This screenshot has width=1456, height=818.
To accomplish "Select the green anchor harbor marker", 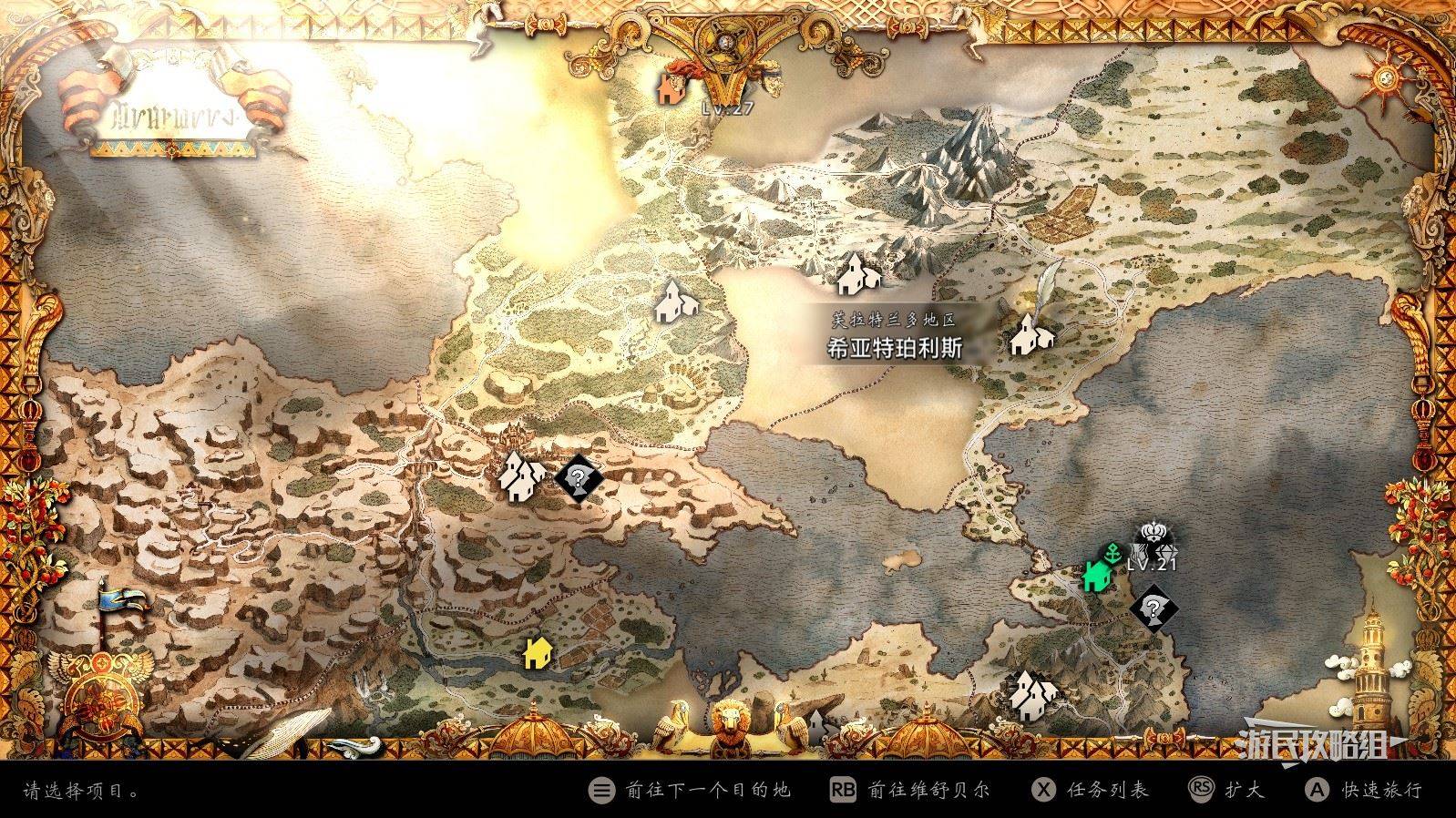I will click(x=1113, y=550).
